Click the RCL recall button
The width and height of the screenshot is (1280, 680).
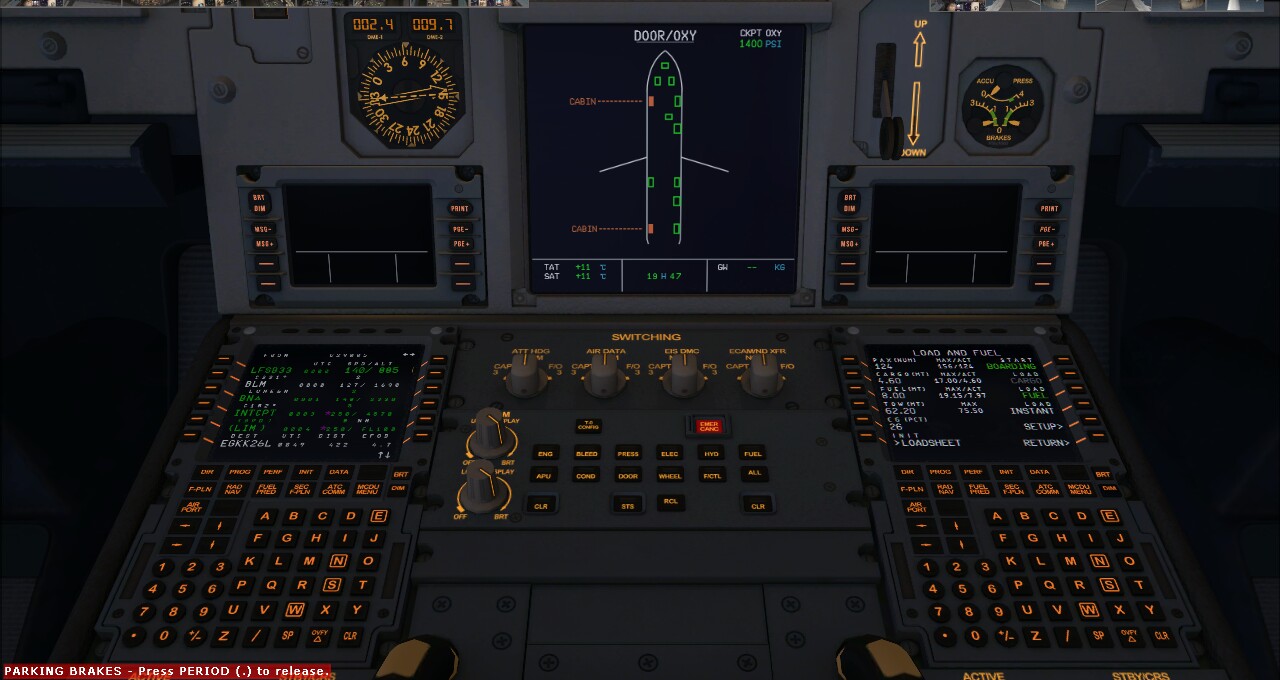pyautogui.click(x=670, y=503)
